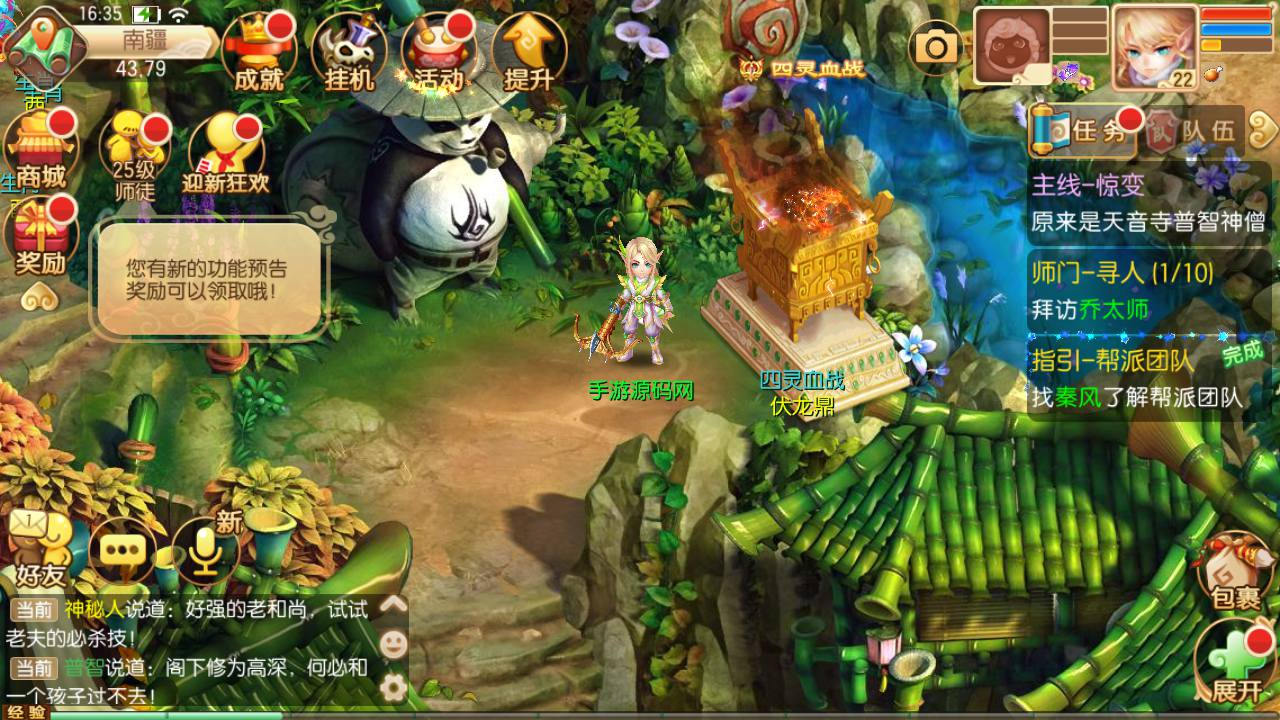Activate the 挂机 auto-battle icon

(348, 52)
